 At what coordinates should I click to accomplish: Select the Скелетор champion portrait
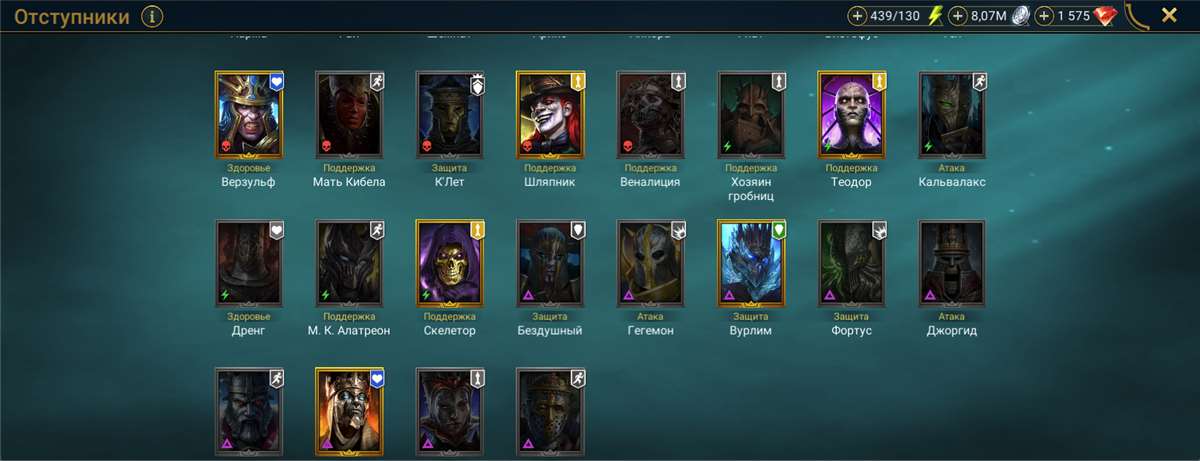[x=450, y=263]
